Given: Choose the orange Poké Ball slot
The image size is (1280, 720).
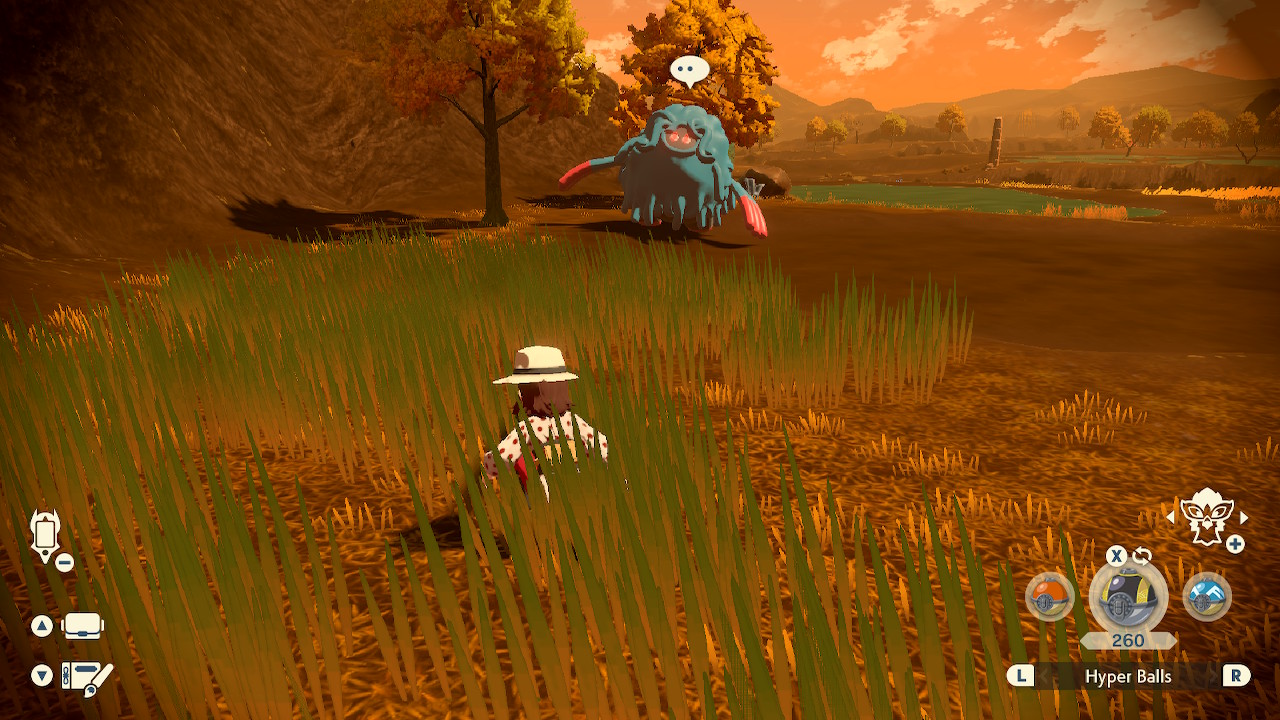Looking at the screenshot, I should 1050,597.
